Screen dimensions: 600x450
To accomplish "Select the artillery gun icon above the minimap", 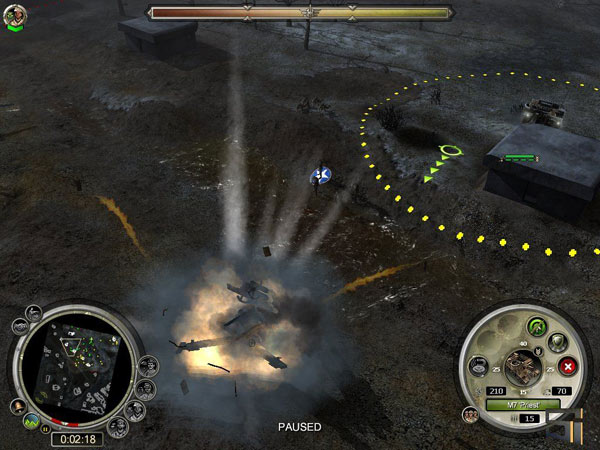I will tap(33, 312).
